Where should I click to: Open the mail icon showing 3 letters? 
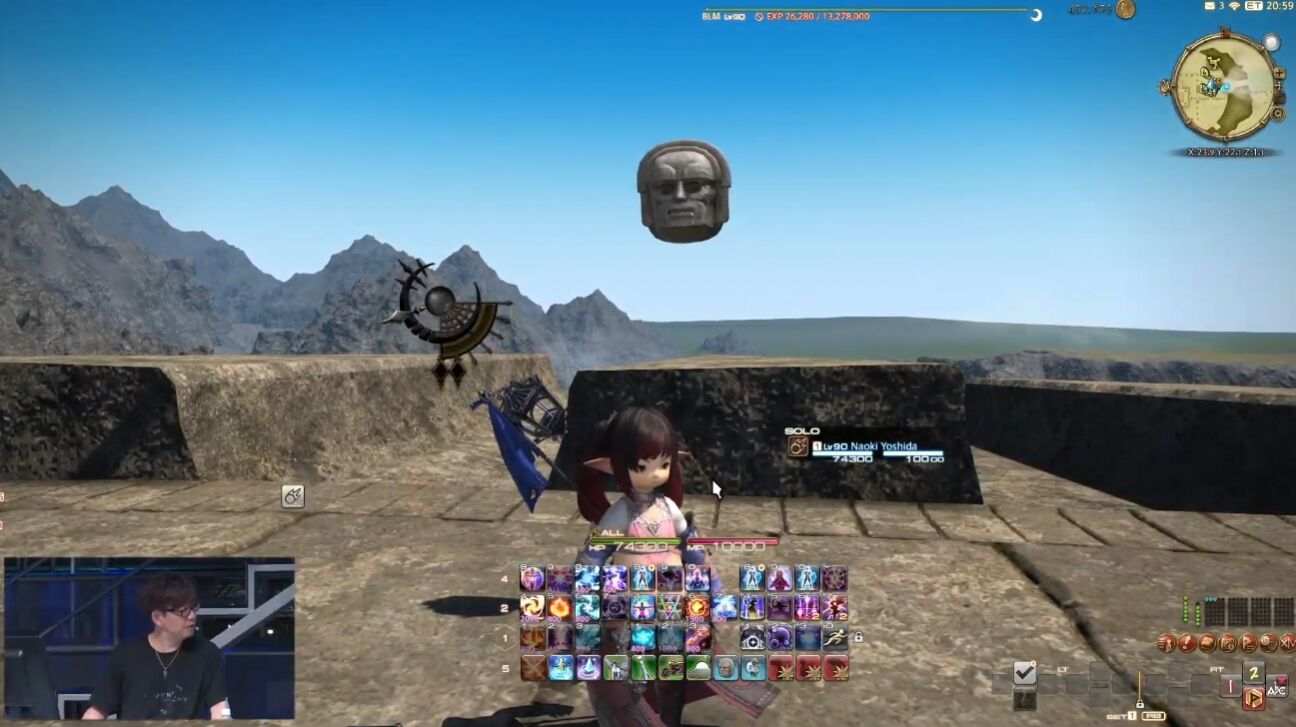coord(1210,6)
